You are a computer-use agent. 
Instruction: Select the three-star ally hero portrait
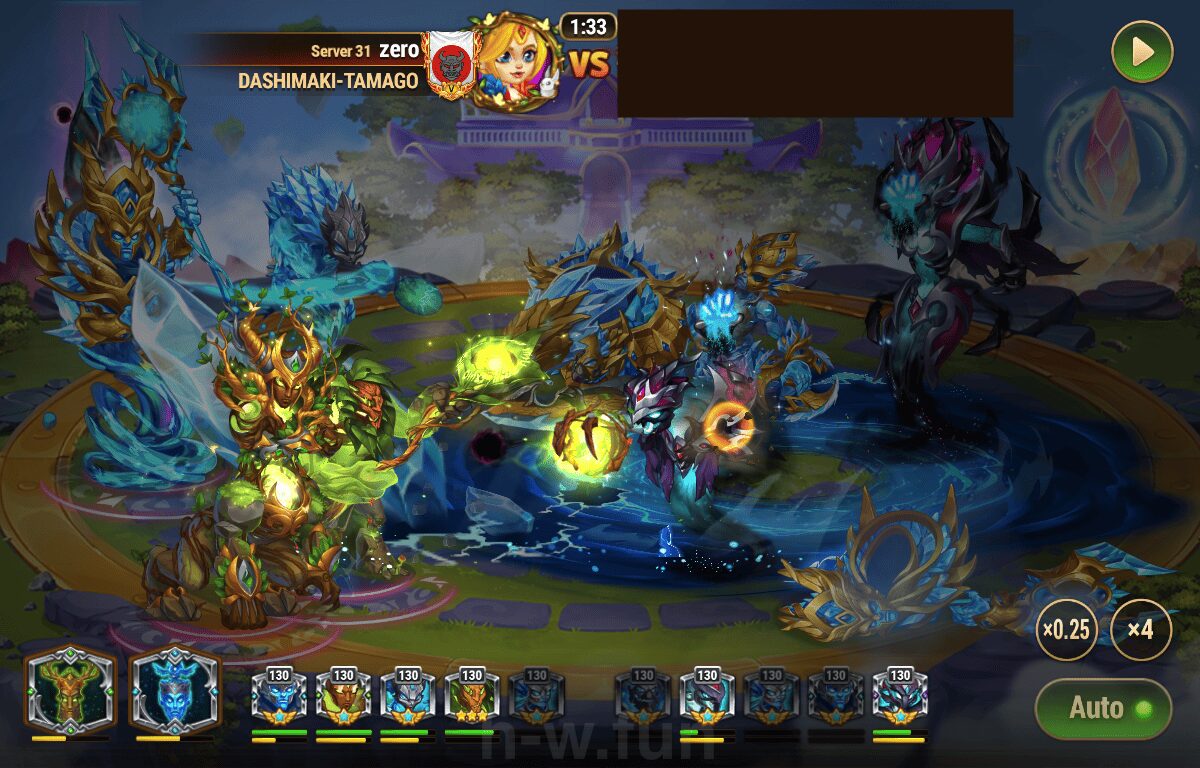point(471,698)
